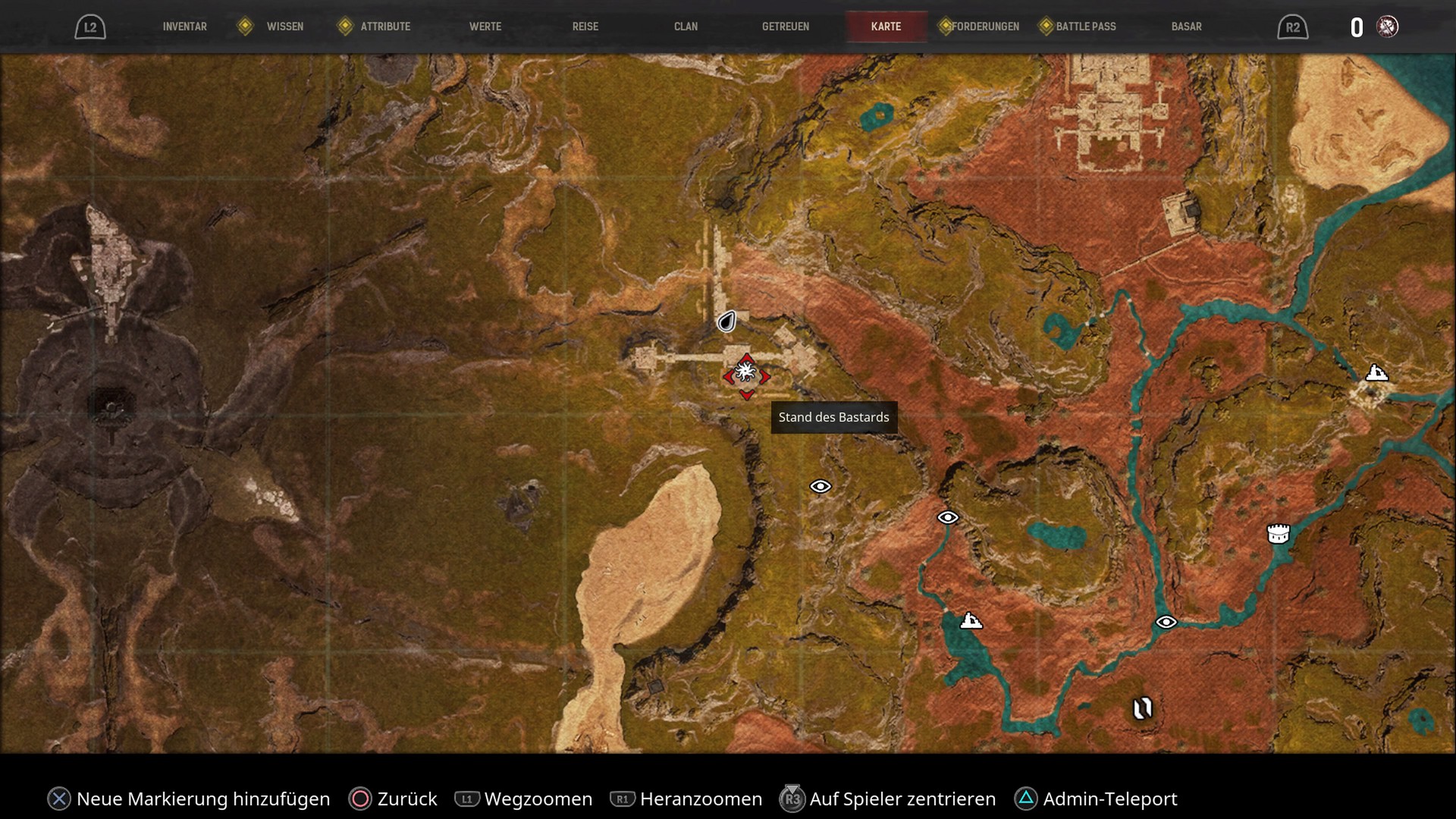
Task: Show the Clan tab
Action: (686, 27)
